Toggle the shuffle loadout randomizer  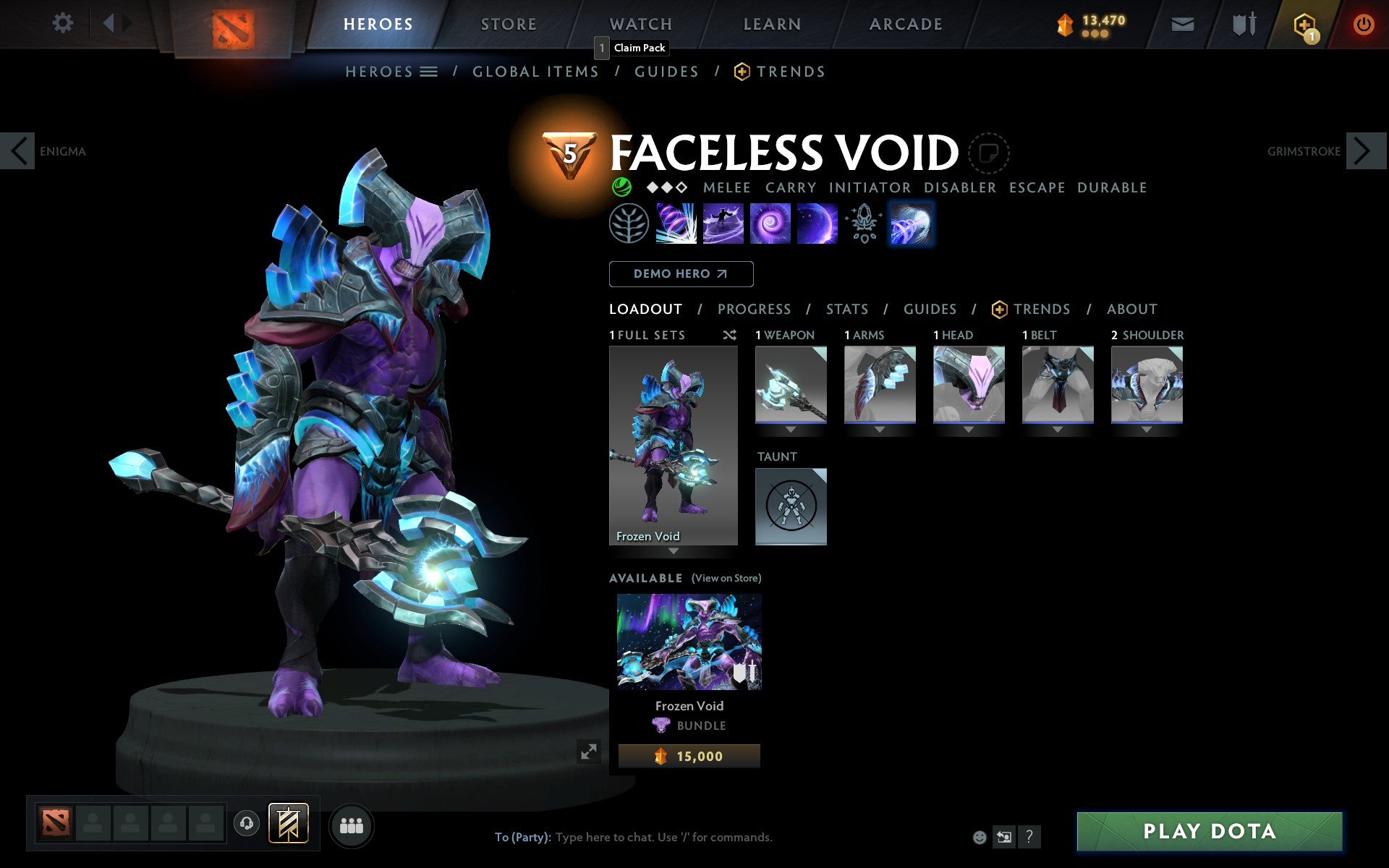pyautogui.click(x=729, y=335)
